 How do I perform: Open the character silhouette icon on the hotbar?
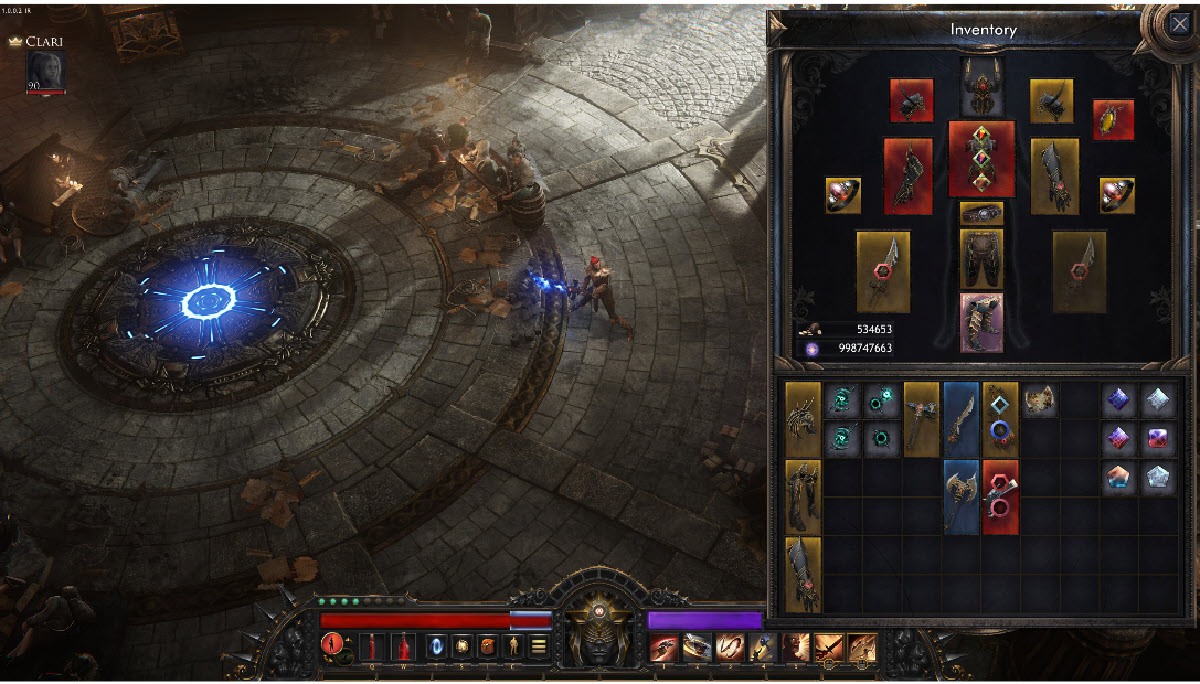point(513,646)
